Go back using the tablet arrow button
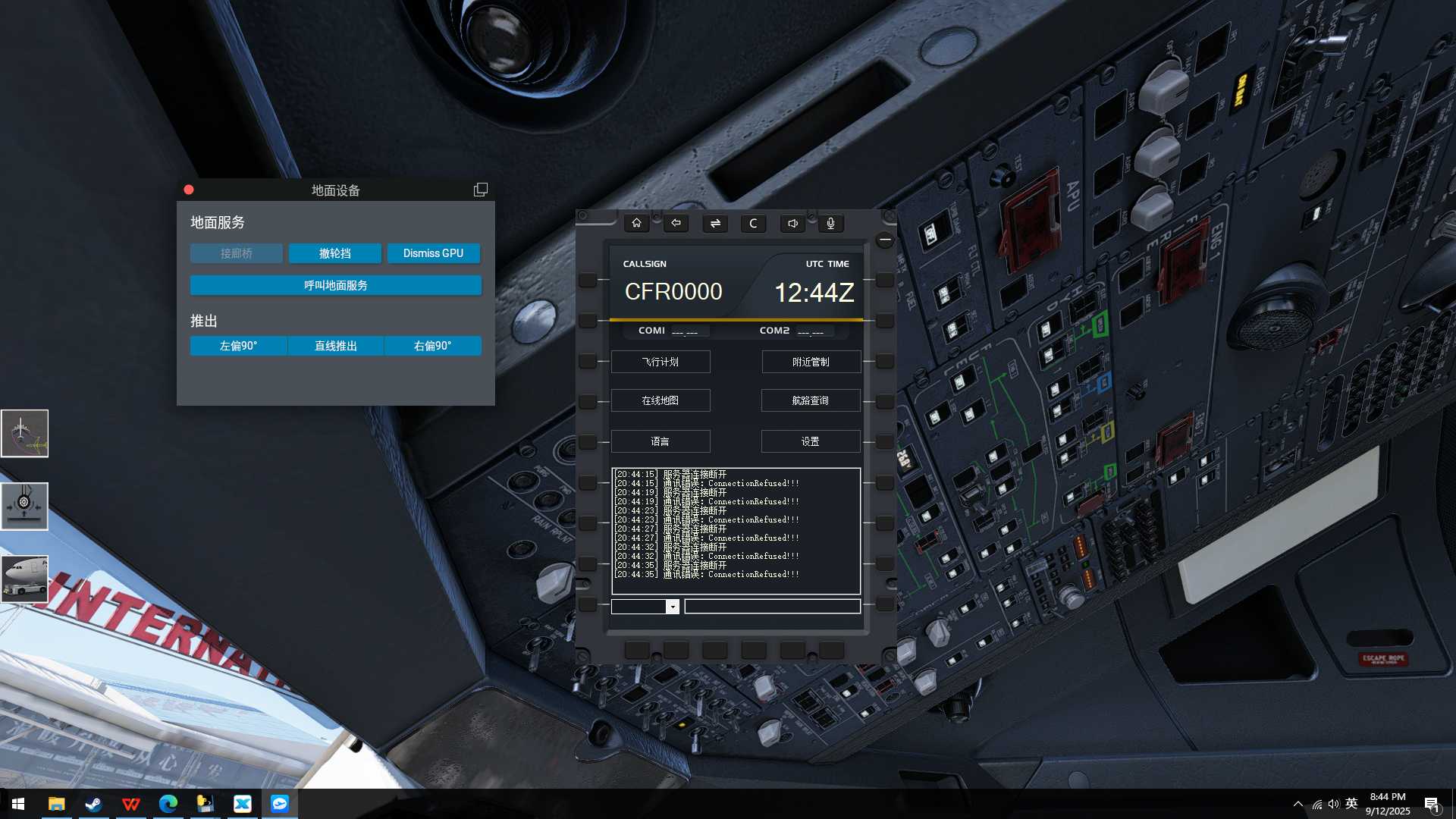This screenshot has height=819, width=1456. click(x=676, y=223)
